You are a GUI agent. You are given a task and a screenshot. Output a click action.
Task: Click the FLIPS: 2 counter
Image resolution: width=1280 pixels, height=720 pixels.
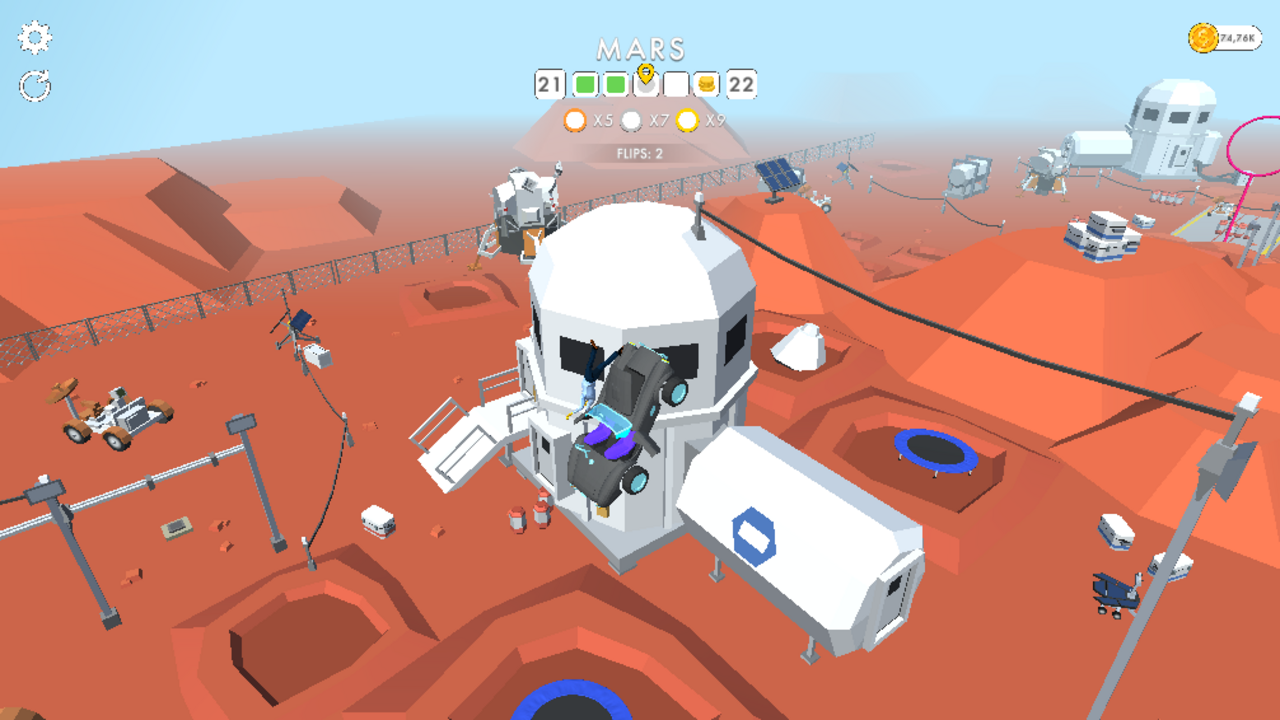coord(640,152)
